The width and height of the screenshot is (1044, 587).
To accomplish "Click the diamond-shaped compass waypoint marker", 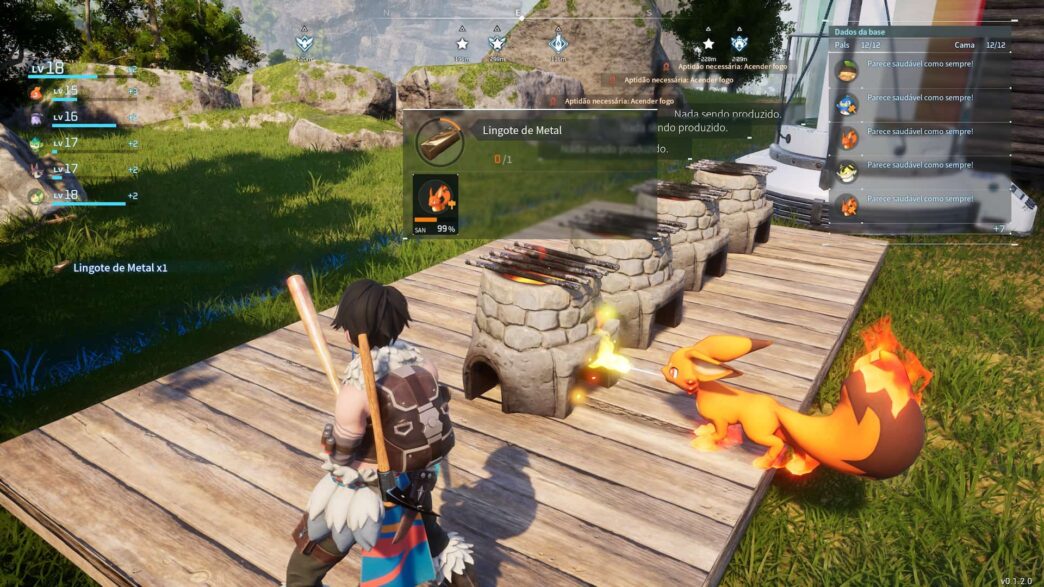I will pos(558,43).
